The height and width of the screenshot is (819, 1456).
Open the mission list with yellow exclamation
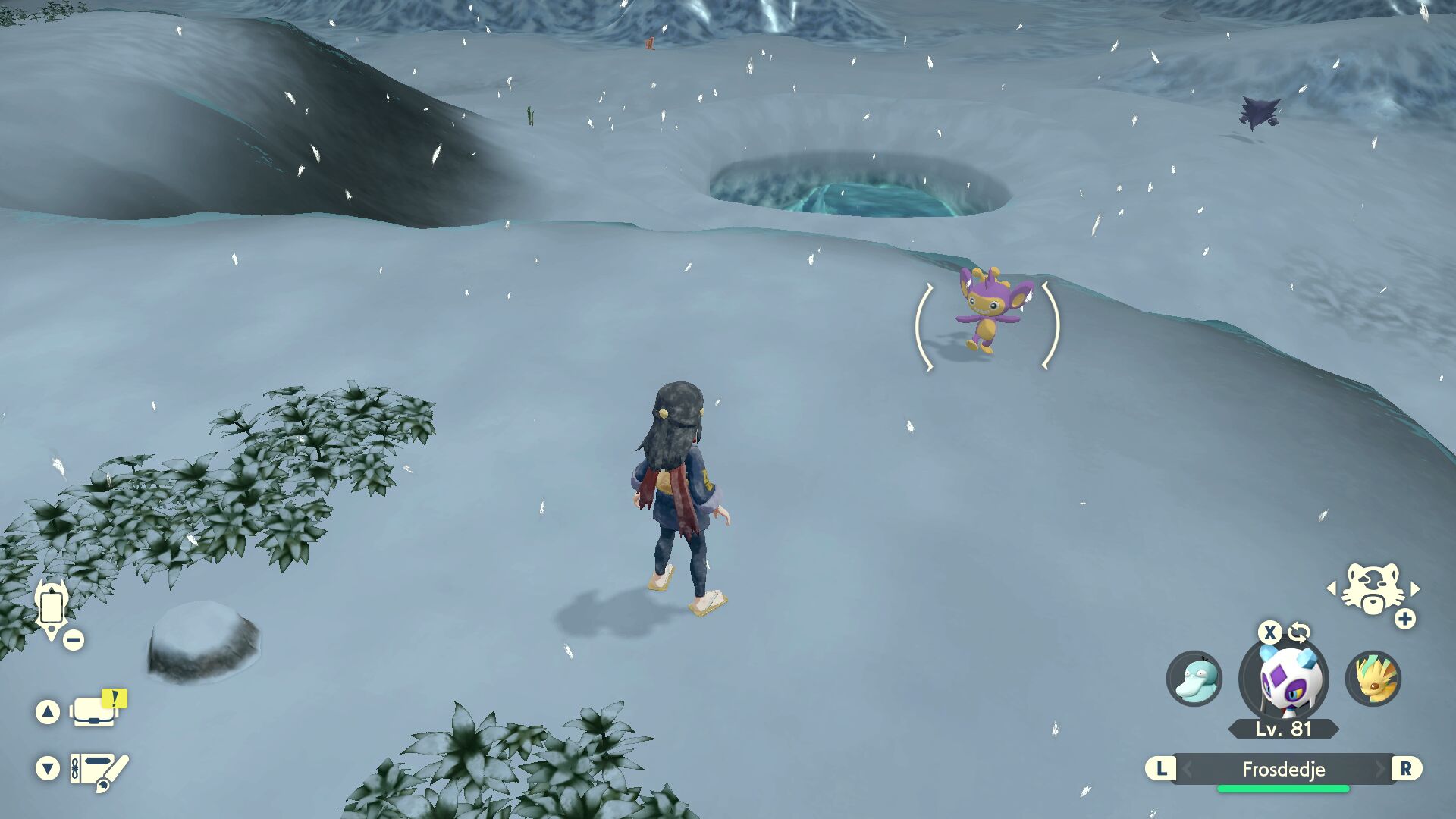click(96, 711)
